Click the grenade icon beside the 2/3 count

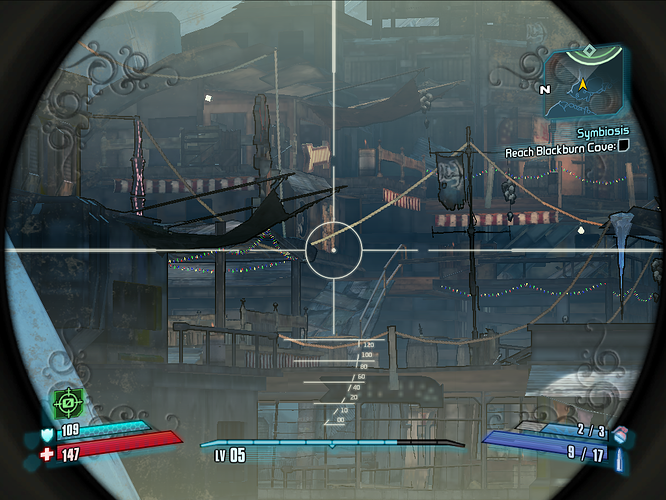pyautogui.click(x=620, y=432)
